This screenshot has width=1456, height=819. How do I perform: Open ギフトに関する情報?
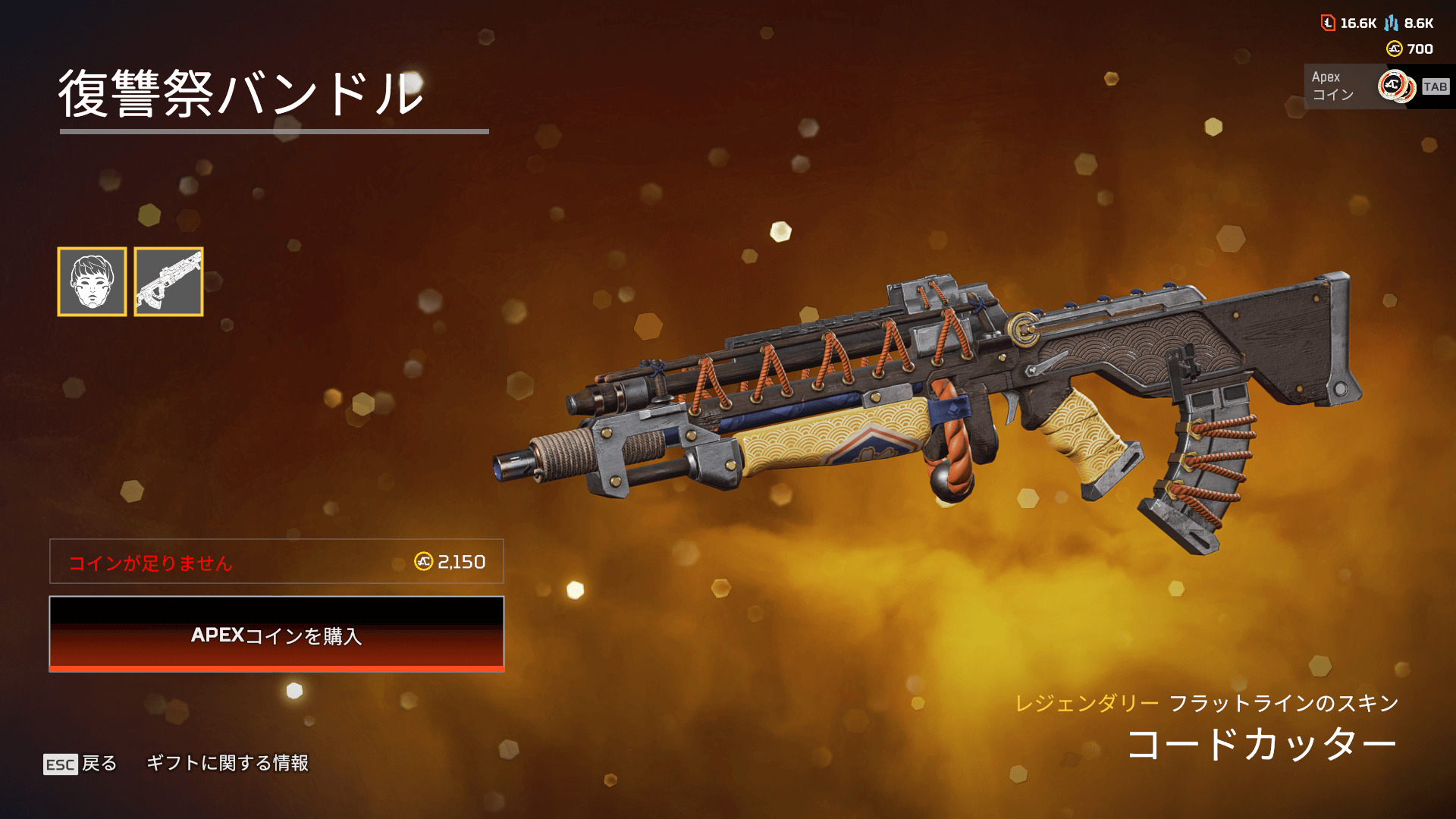[x=227, y=763]
